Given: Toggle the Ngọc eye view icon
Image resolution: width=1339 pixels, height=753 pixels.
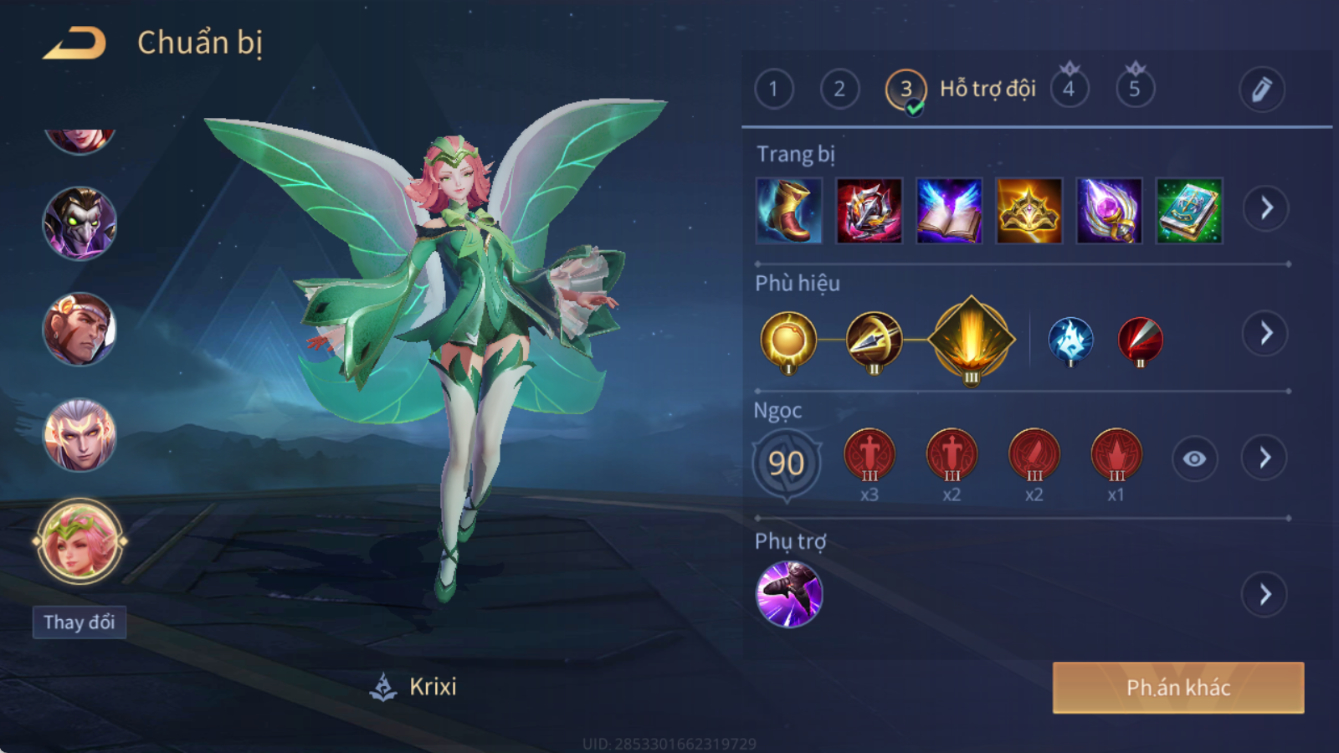Looking at the screenshot, I should 1194,459.
